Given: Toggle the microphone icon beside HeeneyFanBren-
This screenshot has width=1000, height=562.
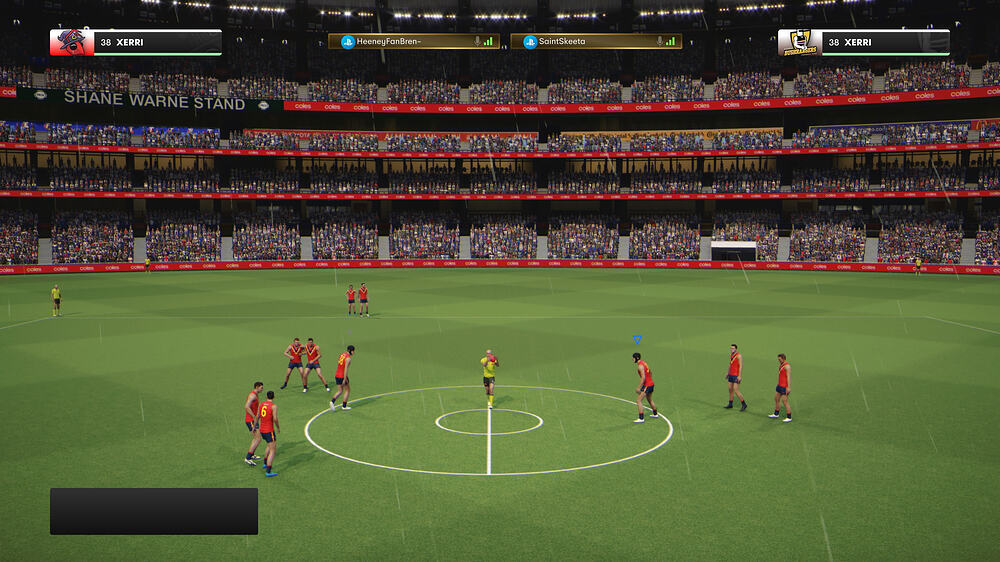Looking at the screenshot, I should (x=476, y=42).
